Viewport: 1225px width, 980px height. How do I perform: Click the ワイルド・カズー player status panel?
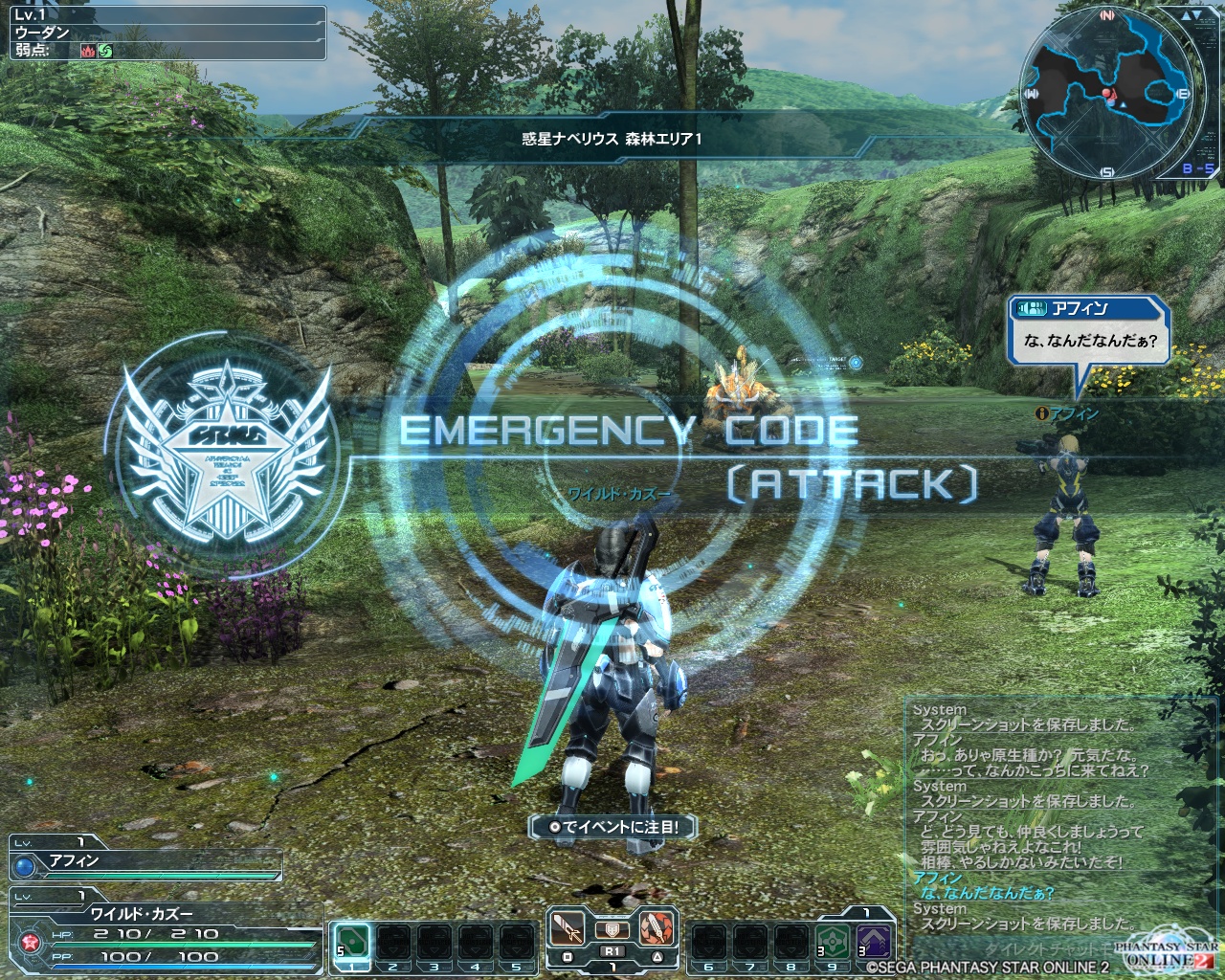(163, 924)
